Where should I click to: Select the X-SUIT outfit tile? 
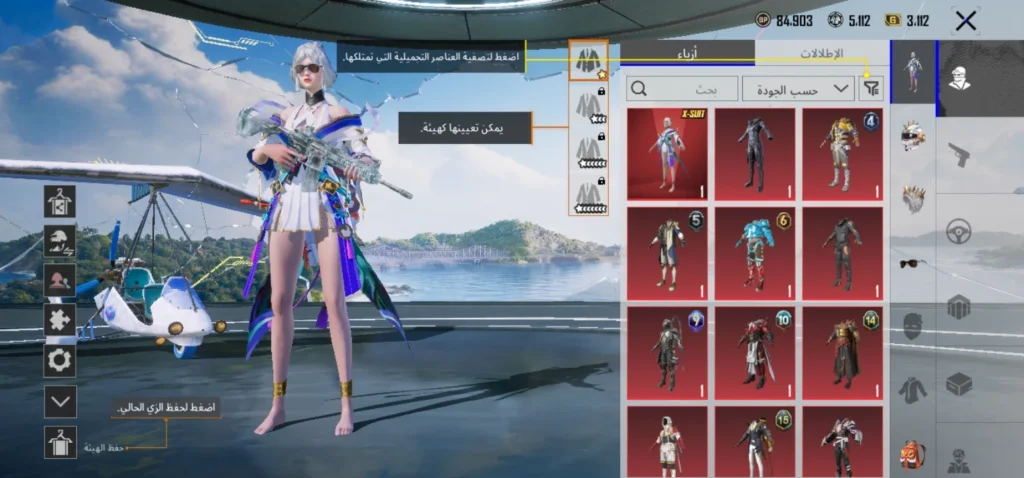(667, 154)
